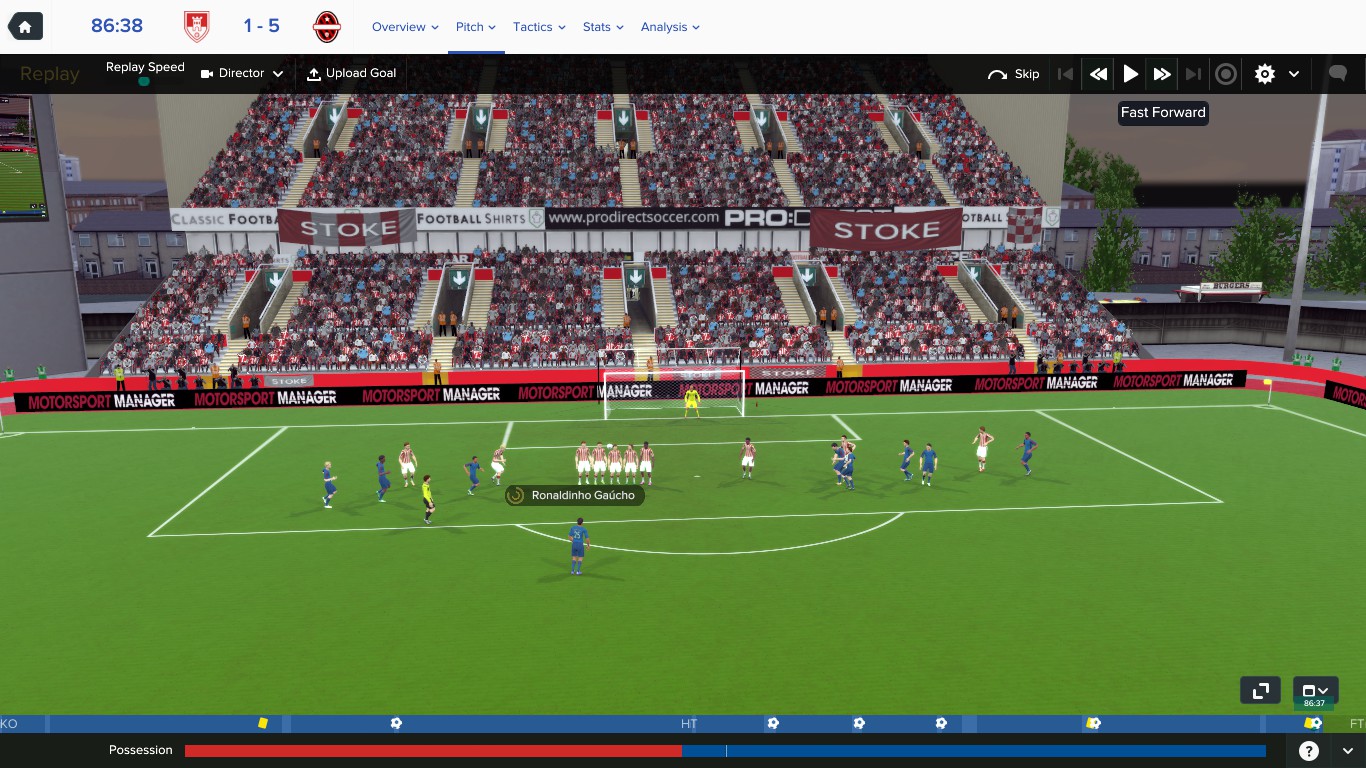
Task: Click the possession bar between red and blue
Action: 683,750
